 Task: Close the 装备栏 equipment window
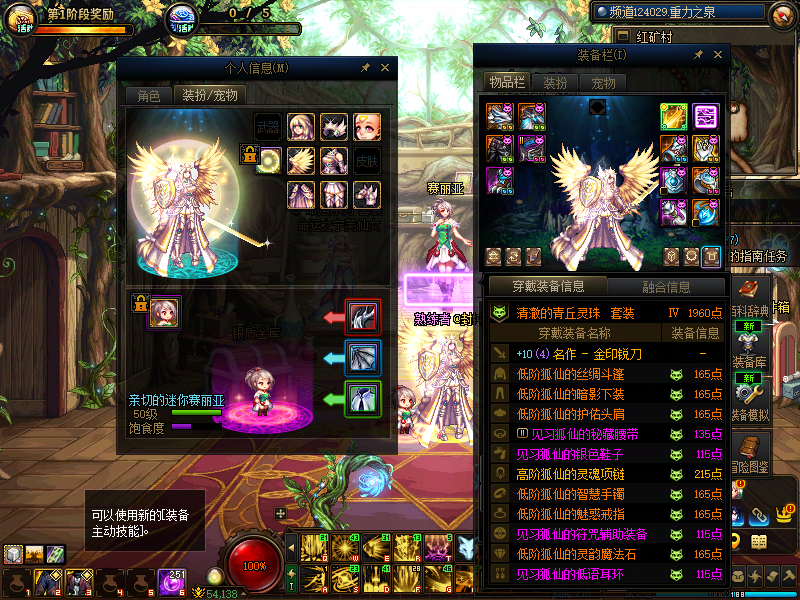pyautogui.click(x=715, y=55)
